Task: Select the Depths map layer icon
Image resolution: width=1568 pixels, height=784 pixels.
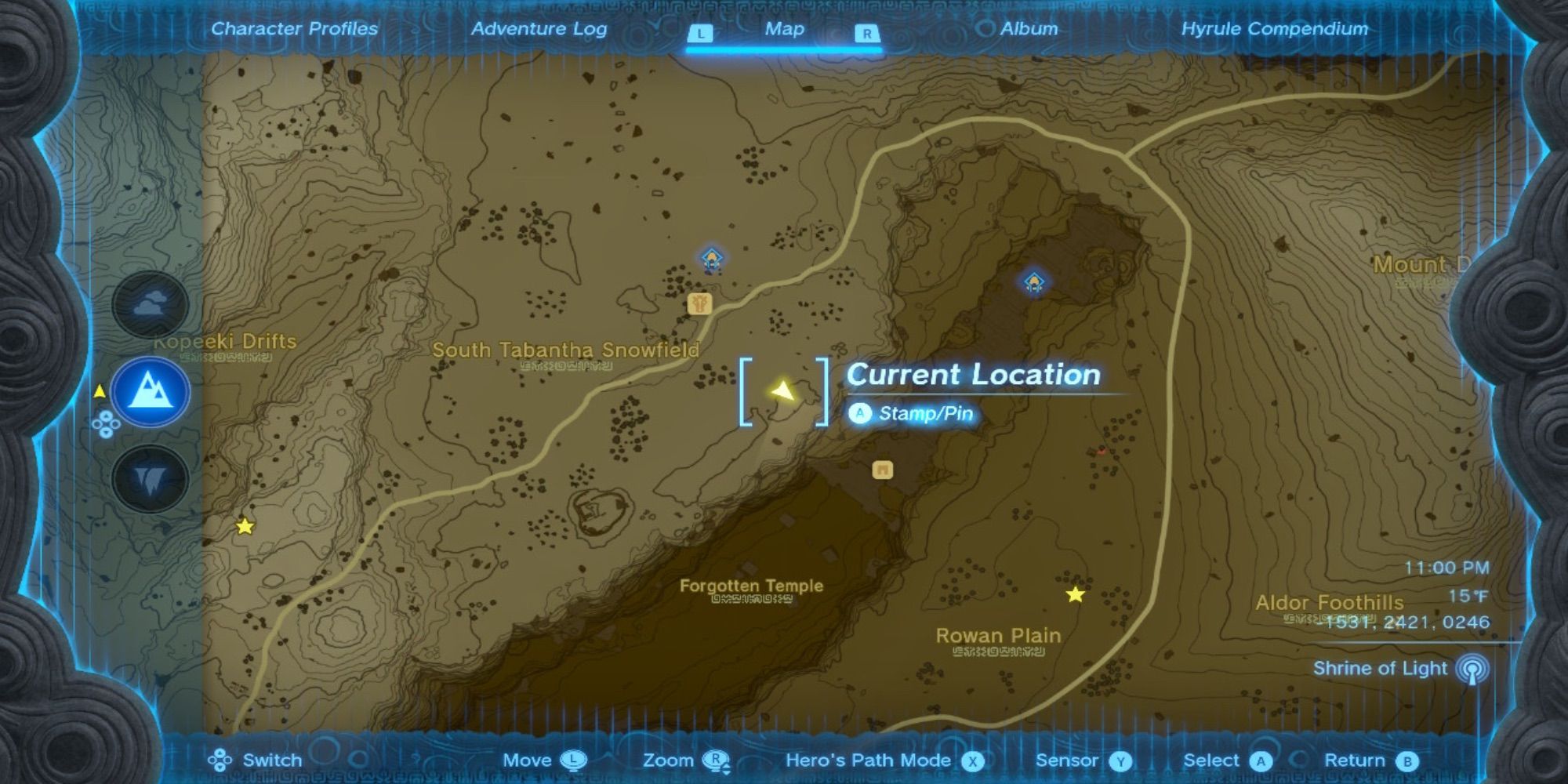Action: pyautogui.click(x=149, y=474)
